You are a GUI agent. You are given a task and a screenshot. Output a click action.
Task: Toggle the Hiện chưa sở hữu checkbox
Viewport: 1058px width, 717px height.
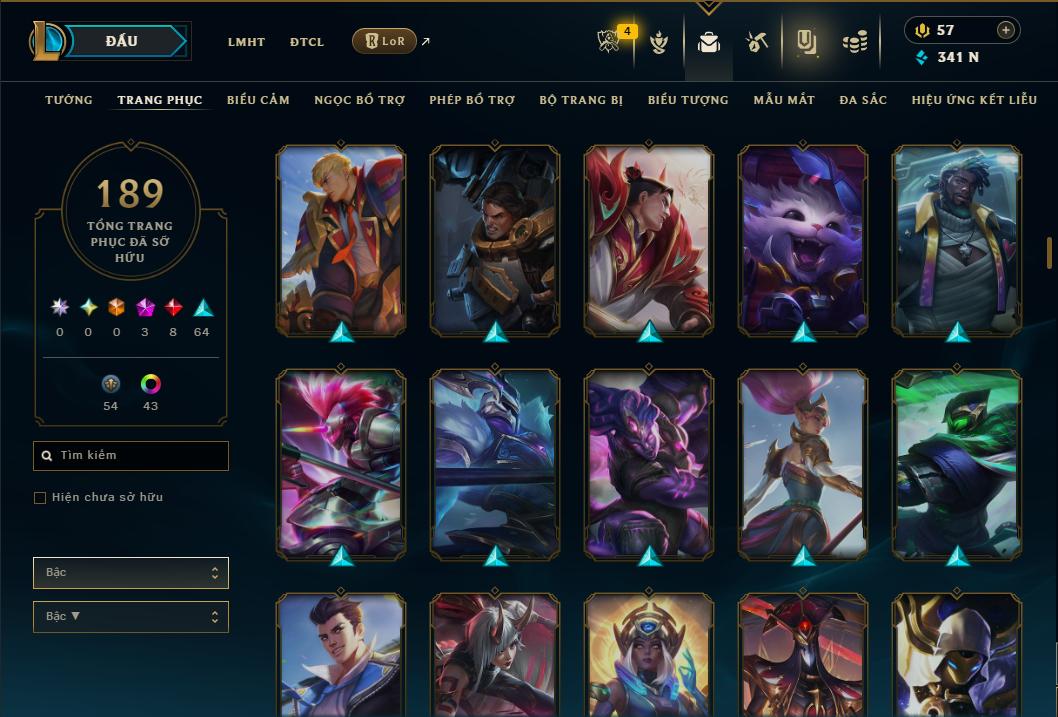[40, 498]
